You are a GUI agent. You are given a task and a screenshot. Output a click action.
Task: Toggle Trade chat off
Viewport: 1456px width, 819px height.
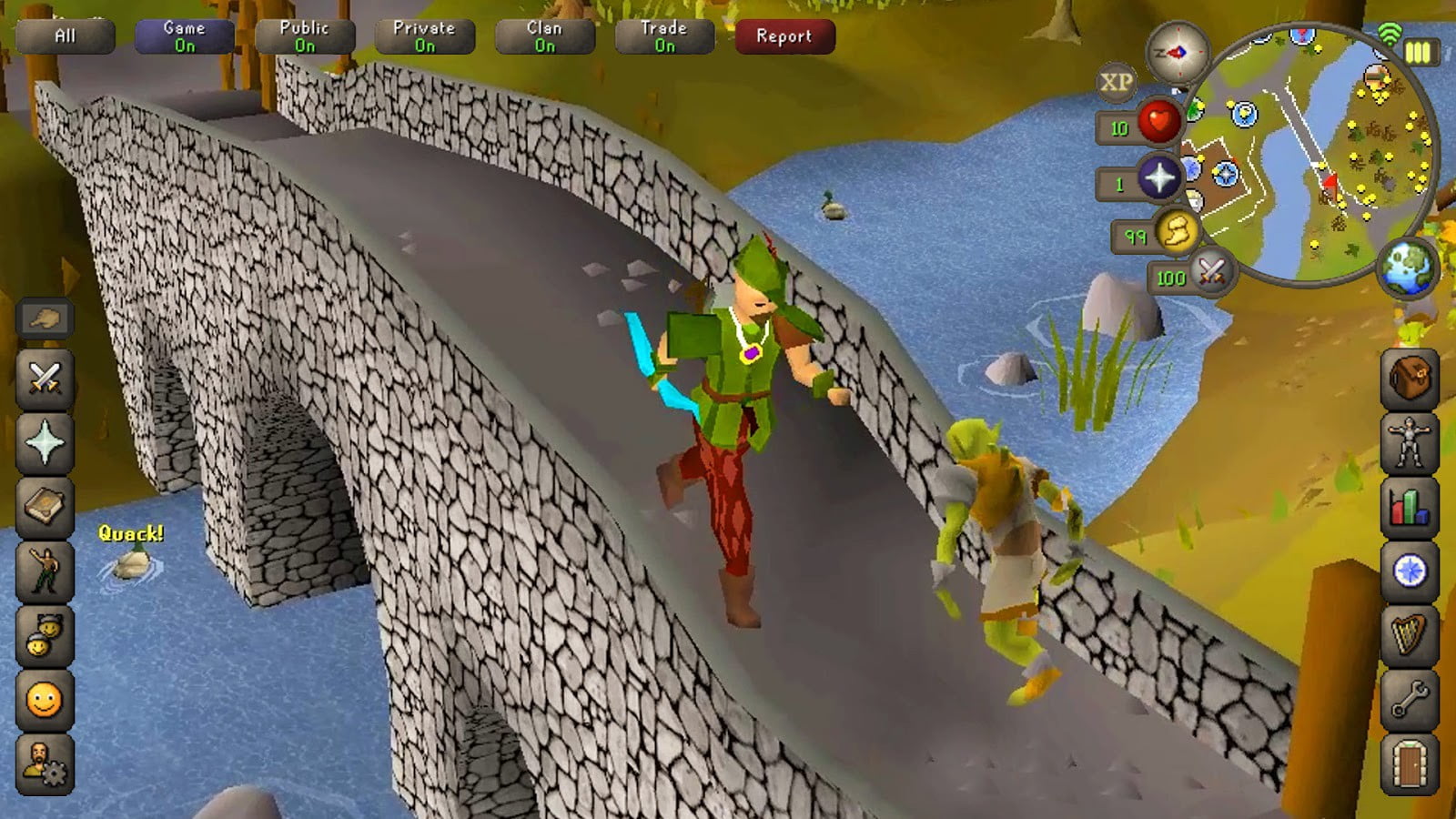tap(663, 35)
